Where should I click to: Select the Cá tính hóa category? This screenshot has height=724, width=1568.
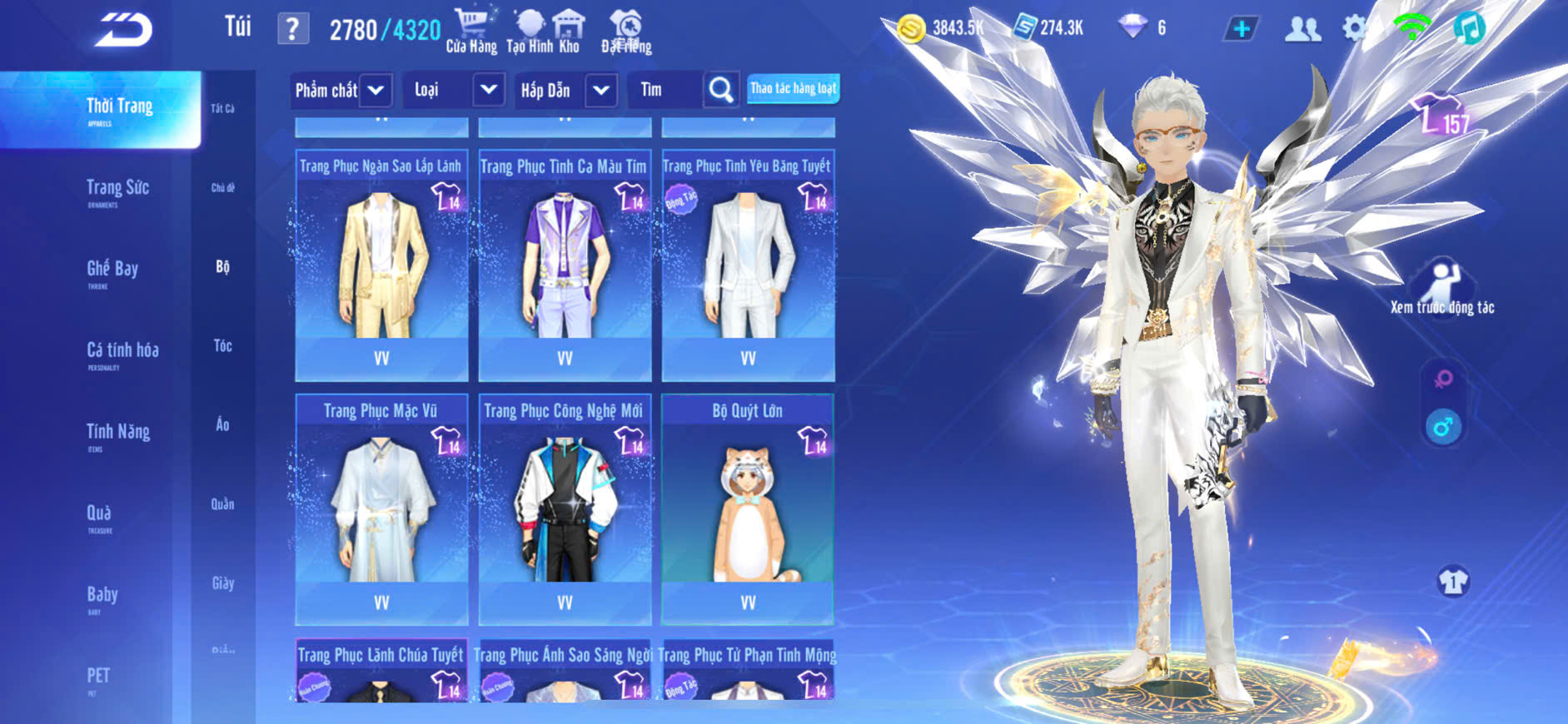click(122, 353)
